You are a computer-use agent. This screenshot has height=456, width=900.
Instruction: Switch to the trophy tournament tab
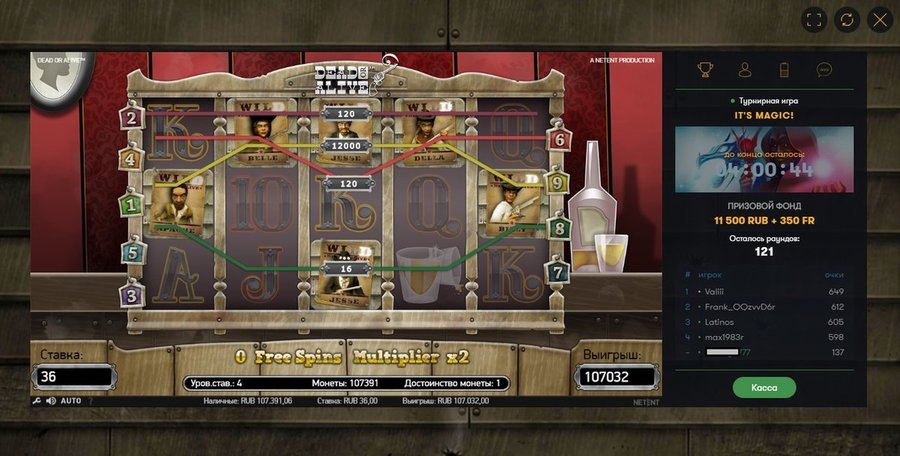[x=705, y=70]
